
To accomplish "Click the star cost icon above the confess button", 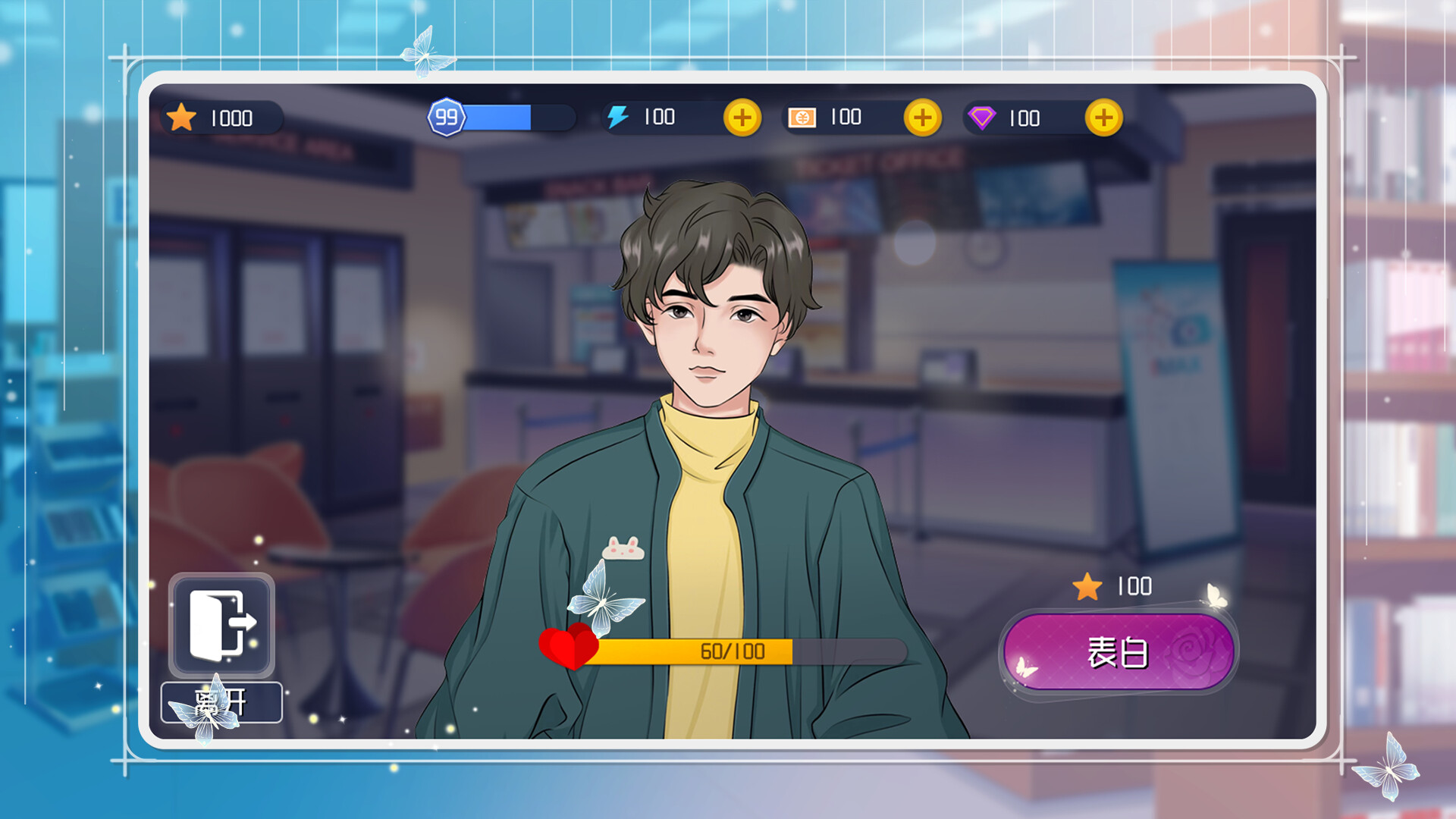I will (1087, 586).
